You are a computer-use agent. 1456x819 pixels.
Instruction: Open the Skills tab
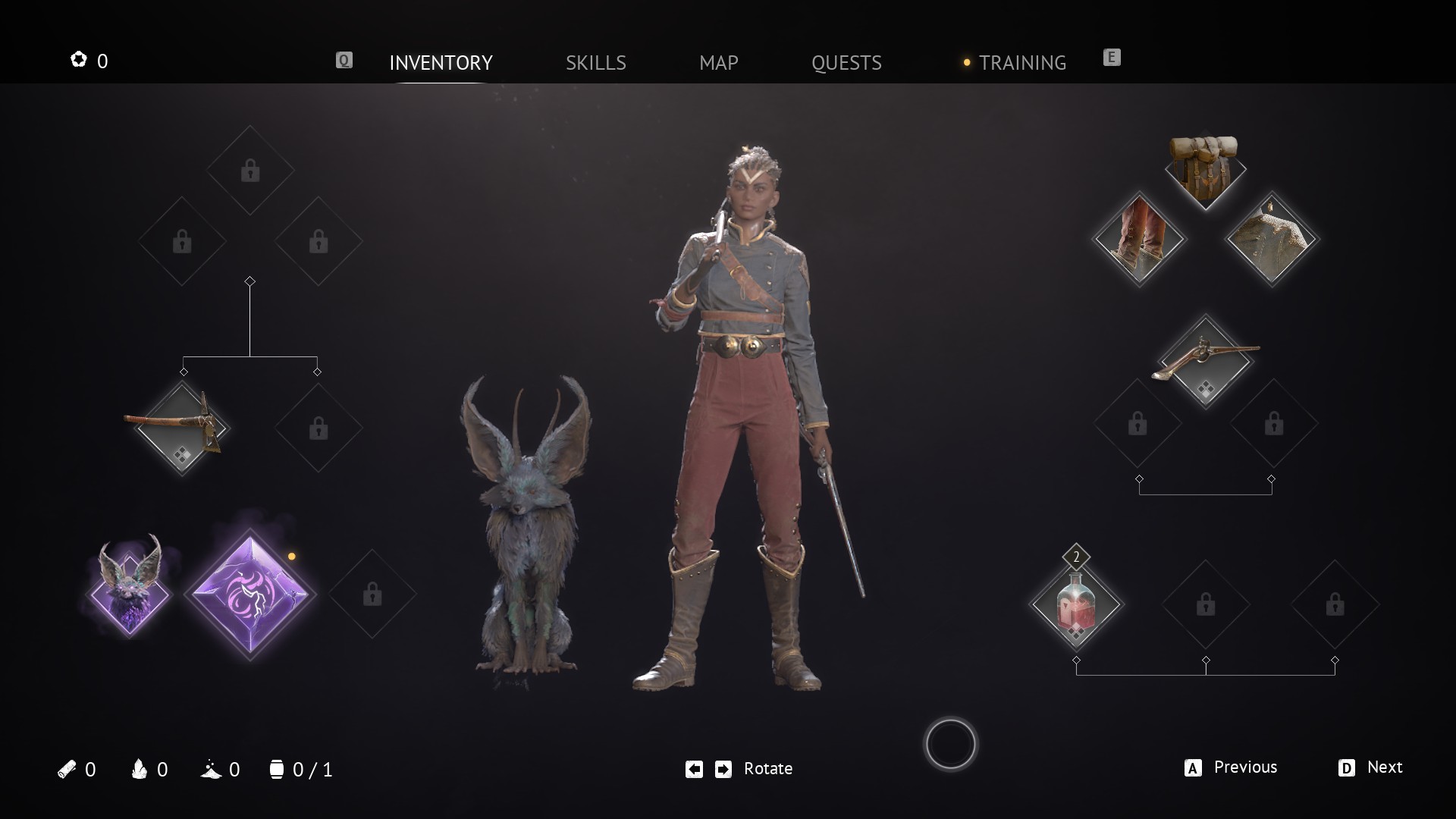[x=595, y=62]
